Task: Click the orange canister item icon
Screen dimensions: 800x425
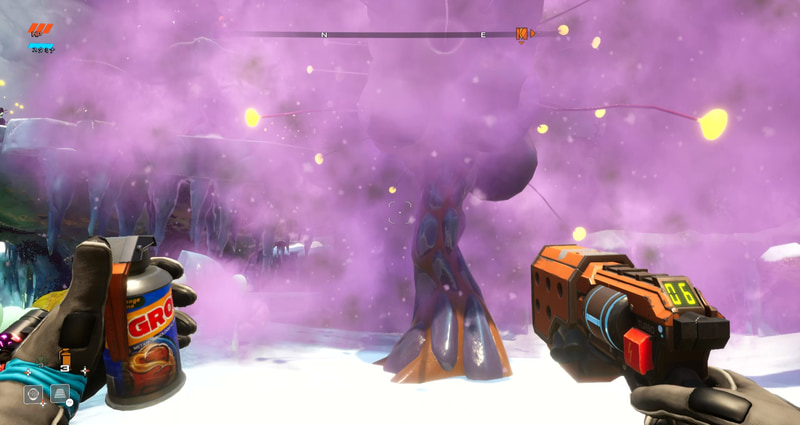Action: [x=66, y=357]
